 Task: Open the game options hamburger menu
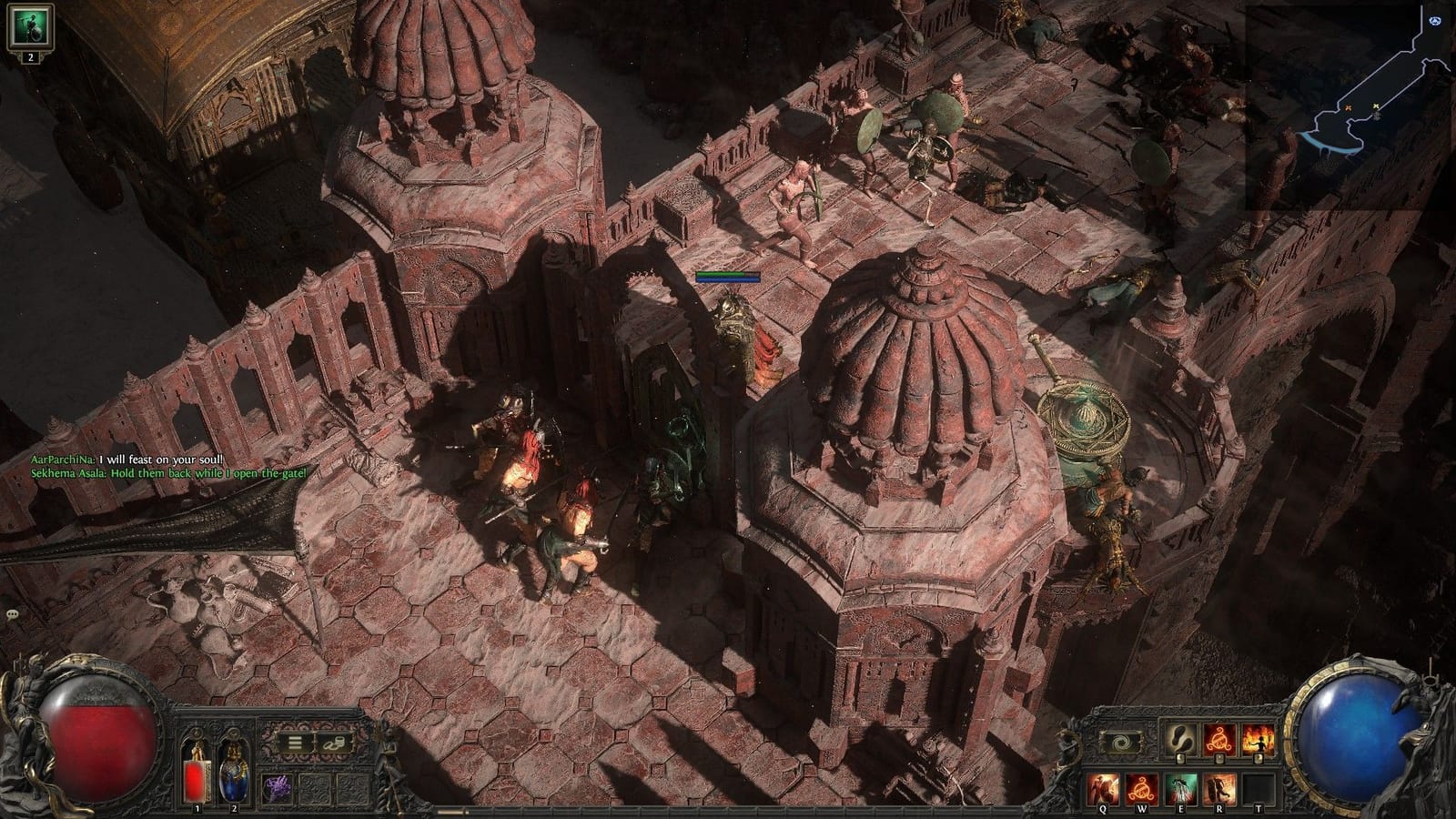click(x=295, y=743)
